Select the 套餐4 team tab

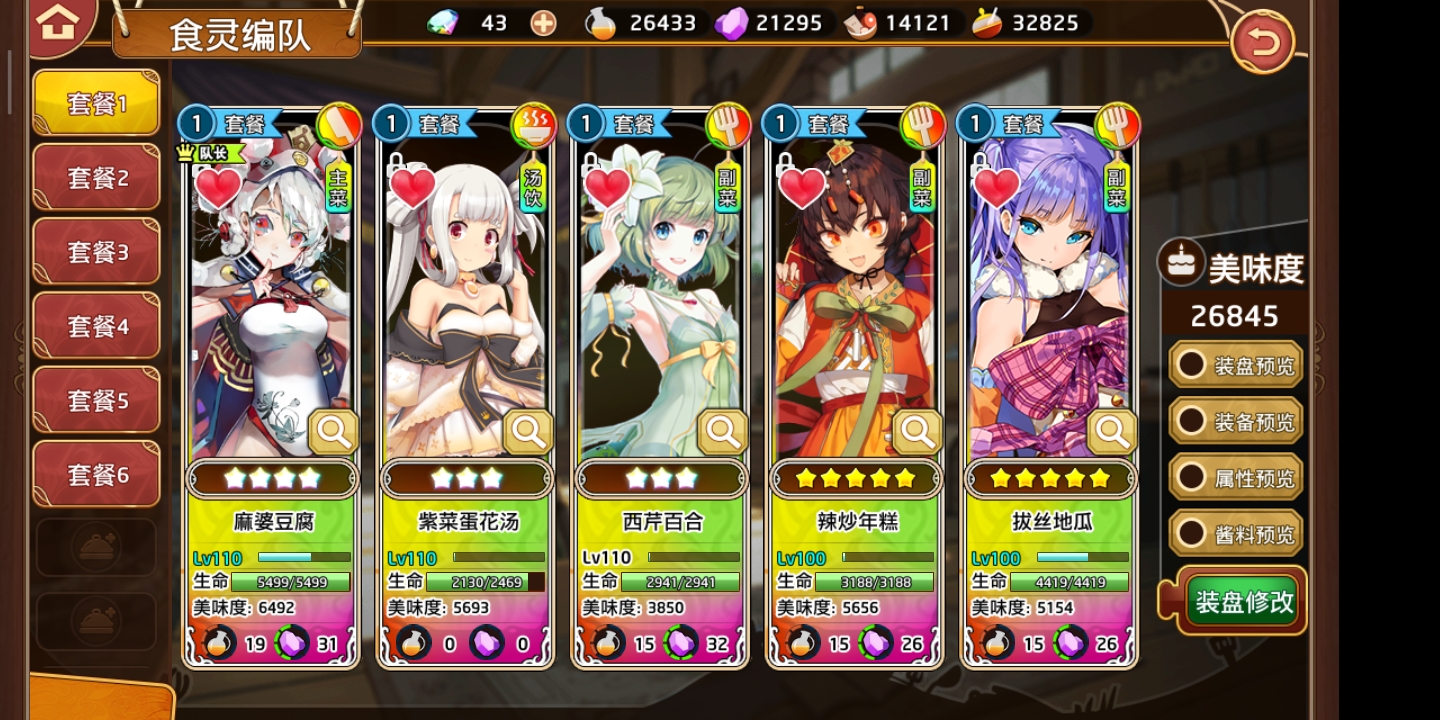[96, 326]
